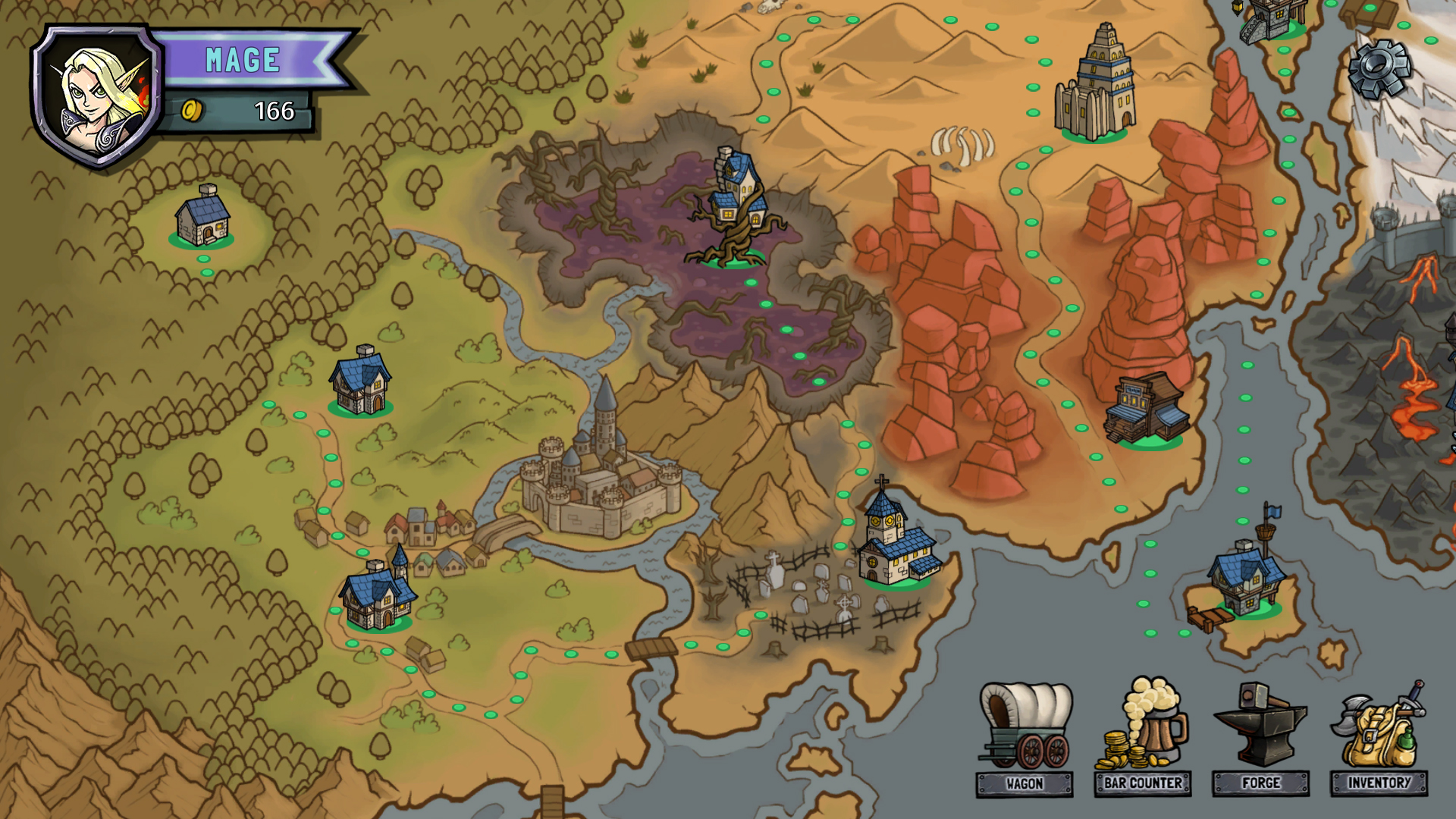Image resolution: width=1456 pixels, height=819 pixels.
Task: Visit the small cottage in the forest clearing
Action: tap(201, 220)
